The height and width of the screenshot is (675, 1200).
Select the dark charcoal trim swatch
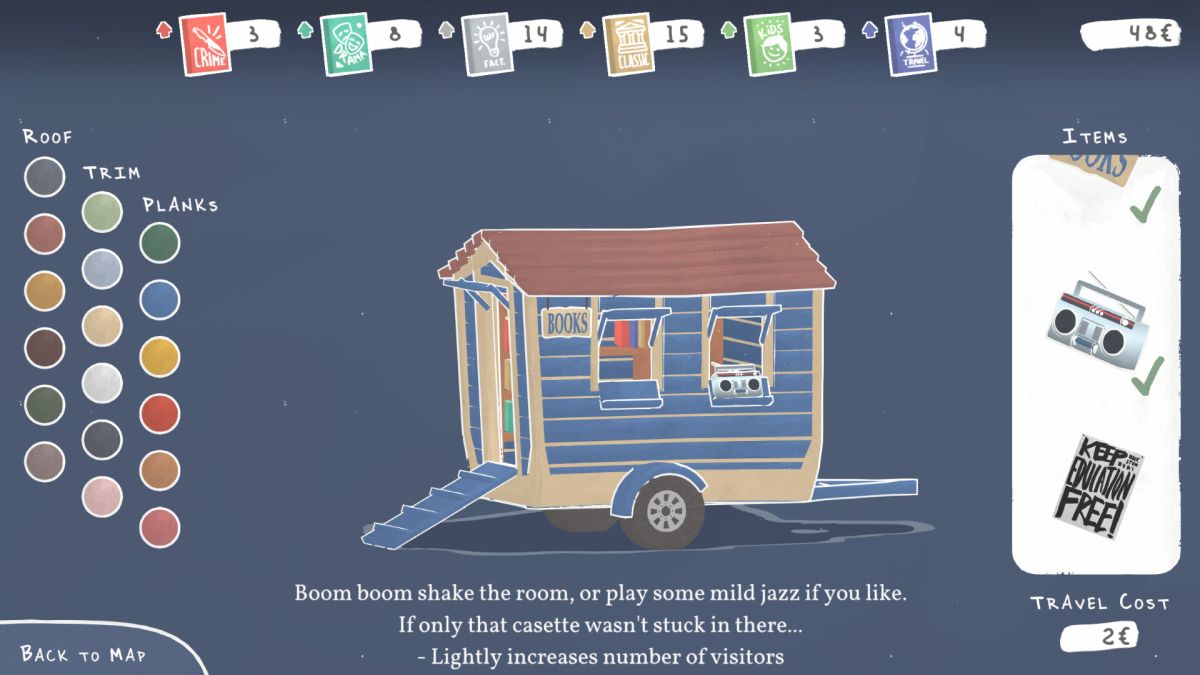[102, 440]
